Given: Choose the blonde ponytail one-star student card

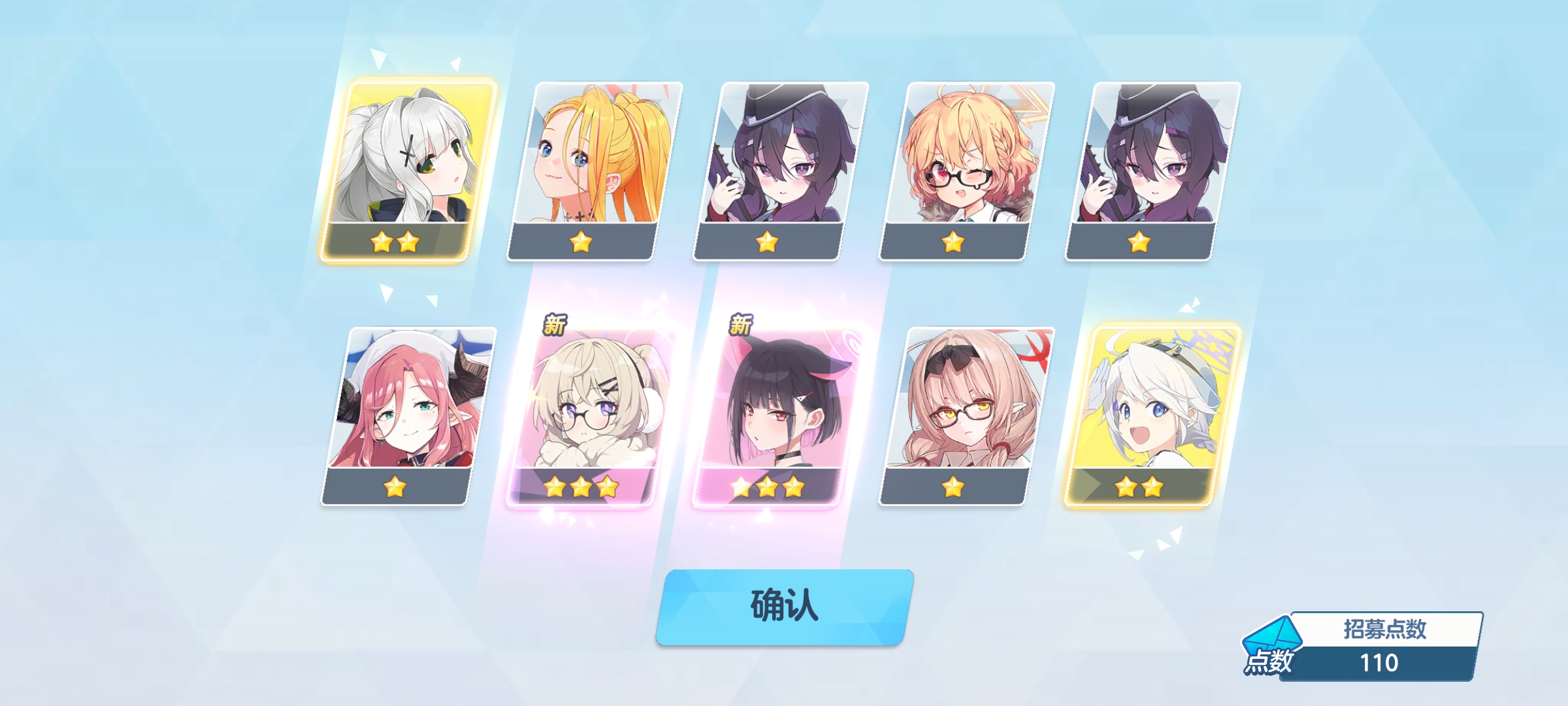Looking at the screenshot, I should tap(595, 170).
